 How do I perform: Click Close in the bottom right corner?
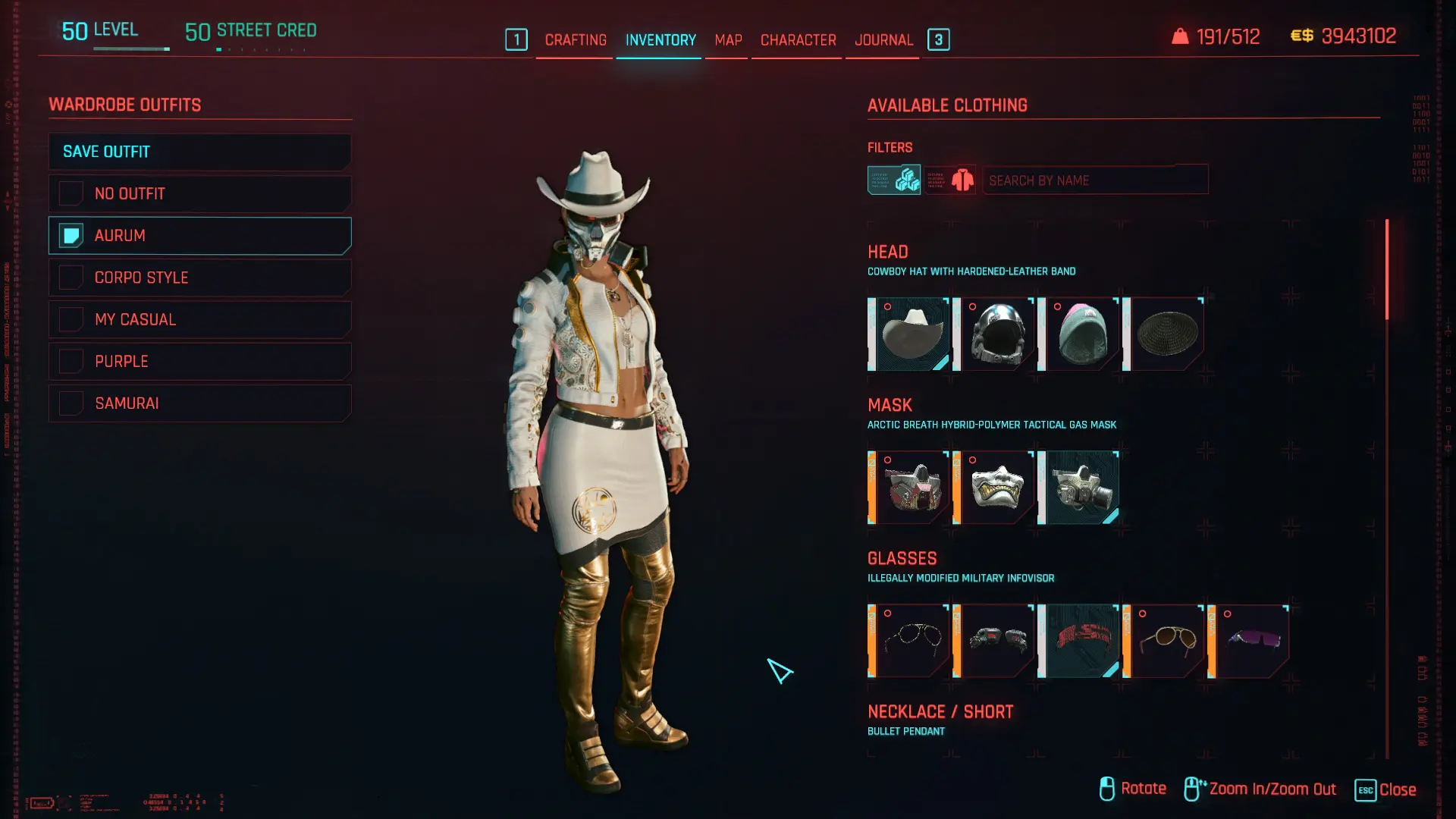tap(1399, 789)
